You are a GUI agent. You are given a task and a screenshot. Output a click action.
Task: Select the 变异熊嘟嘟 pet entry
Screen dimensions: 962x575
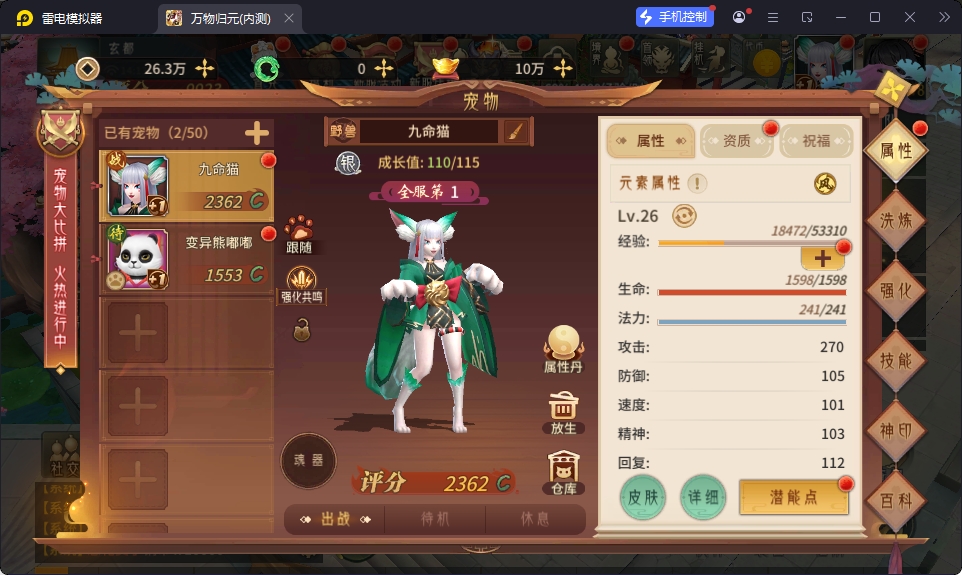point(186,258)
